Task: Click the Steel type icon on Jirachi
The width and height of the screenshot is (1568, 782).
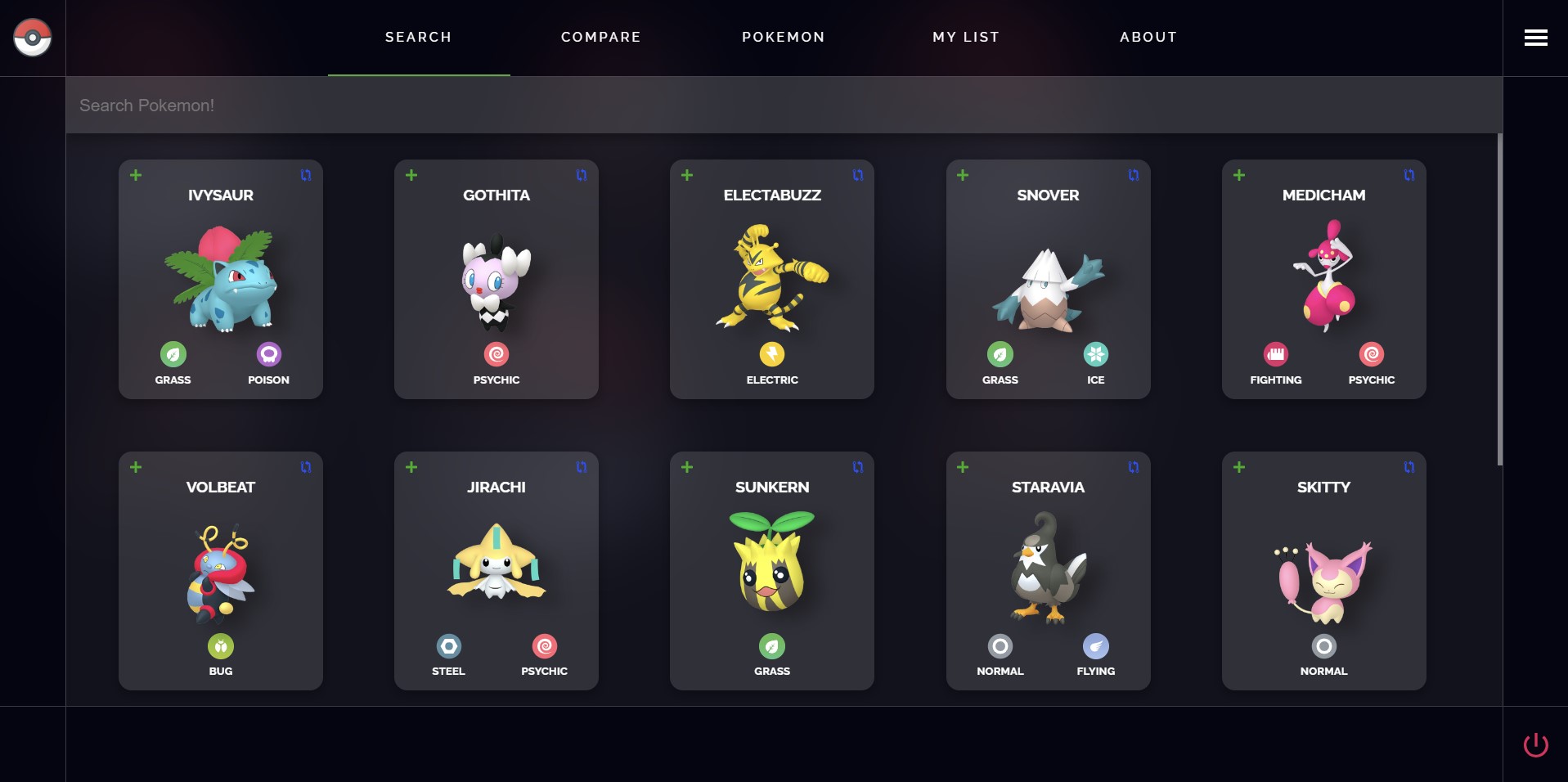Action: [447, 646]
